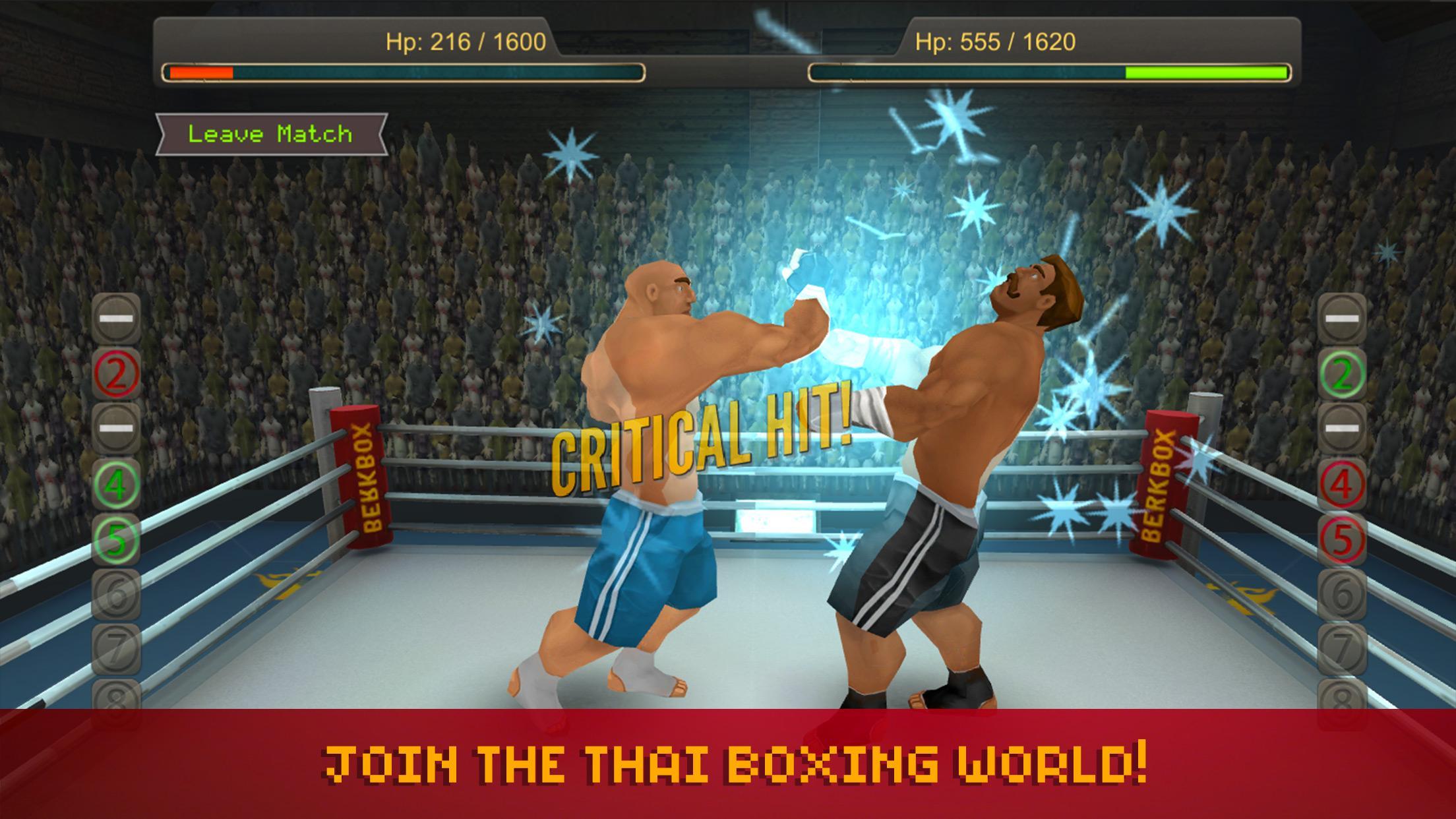Click the Leave Match button
This screenshot has width=1456, height=819.
(x=269, y=135)
